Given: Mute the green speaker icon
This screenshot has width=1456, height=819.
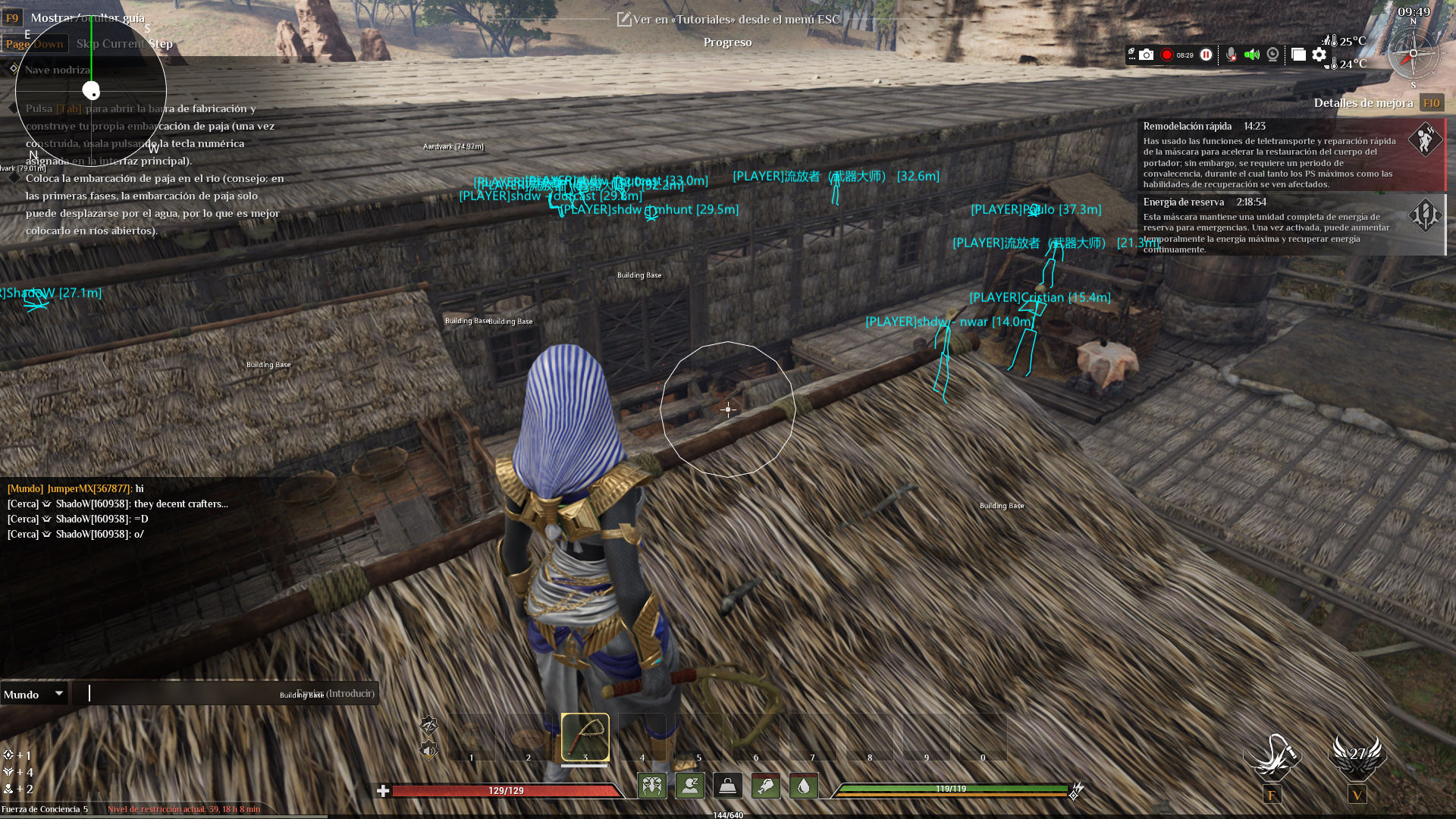Looking at the screenshot, I should coord(1252,55).
